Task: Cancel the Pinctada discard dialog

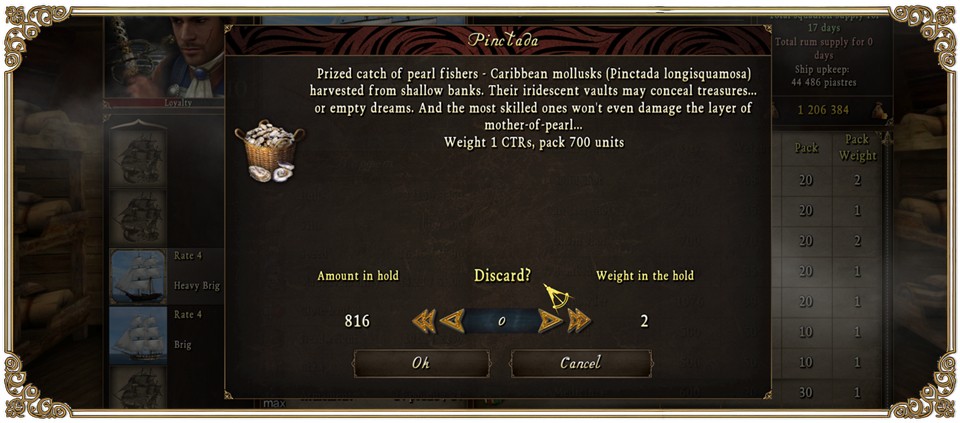Action: pos(580,363)
